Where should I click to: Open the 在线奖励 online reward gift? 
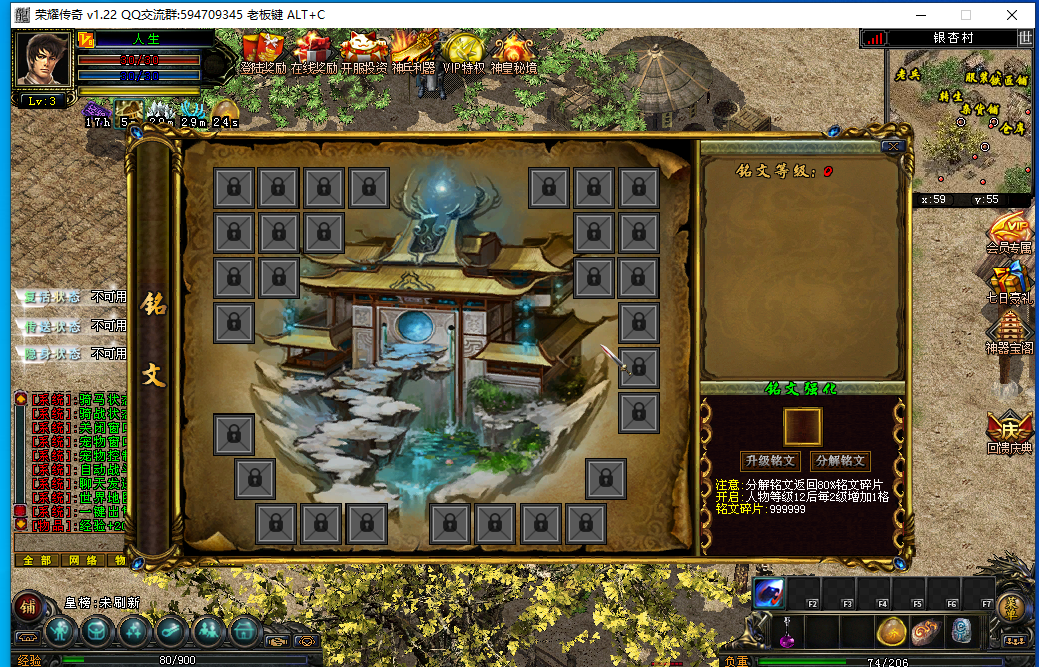tap(312, 52)
